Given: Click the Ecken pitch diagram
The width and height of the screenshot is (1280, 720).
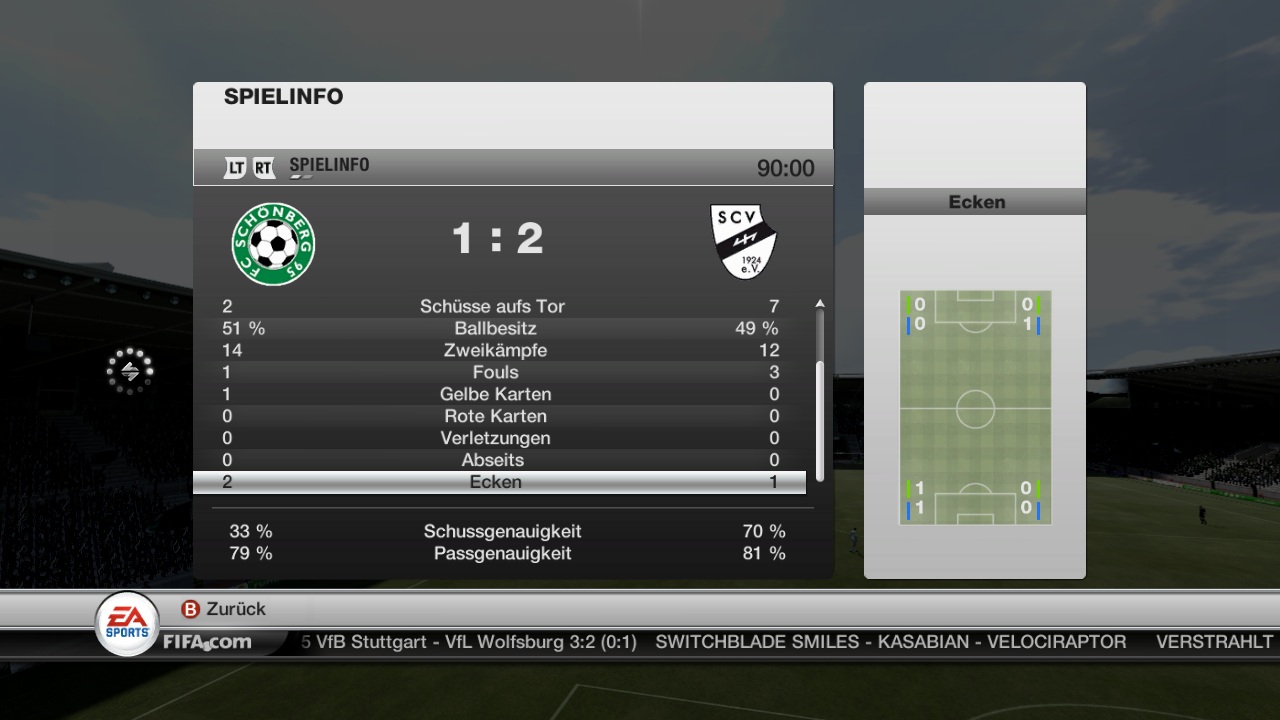Looking at the screenshot, I should point(975,408).
